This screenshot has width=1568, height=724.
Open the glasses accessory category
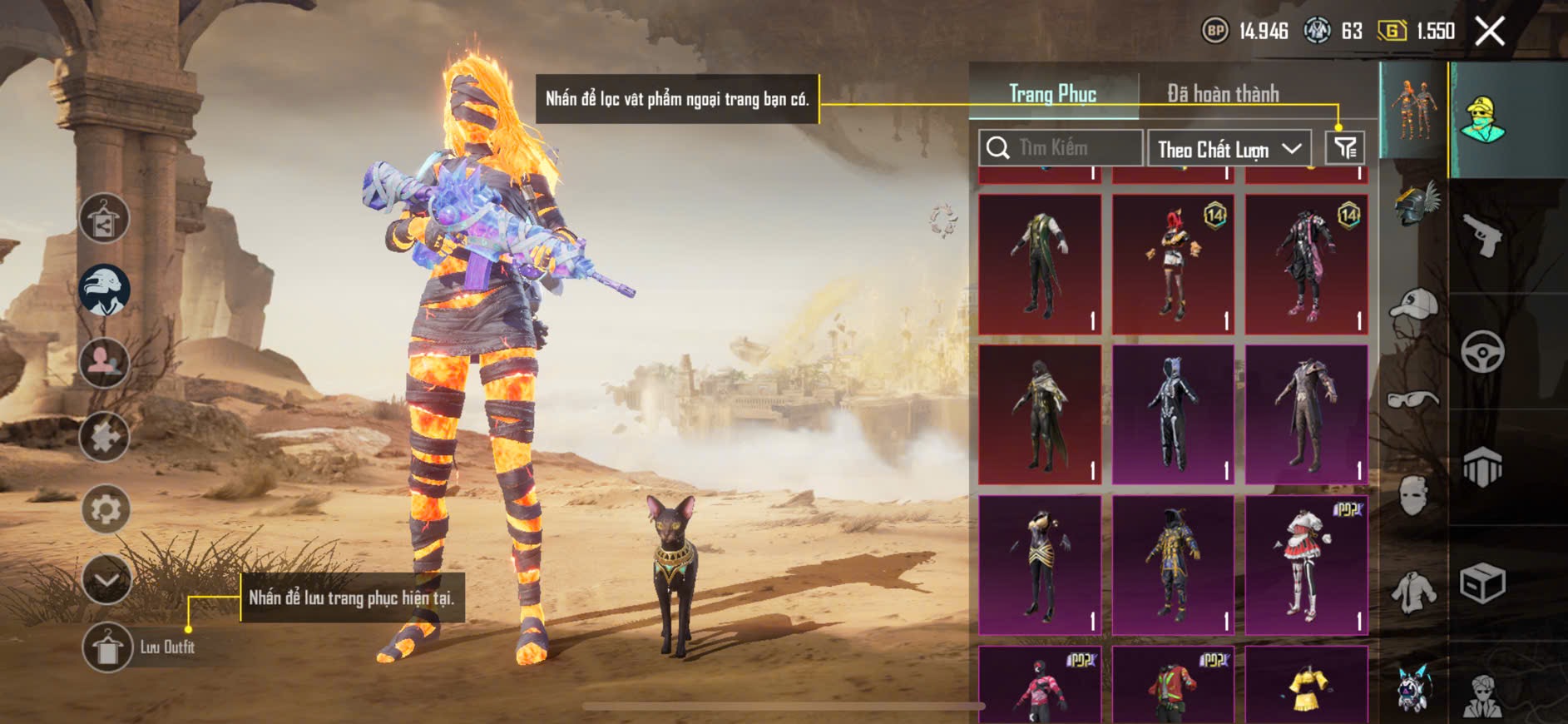pos(1413,399)
